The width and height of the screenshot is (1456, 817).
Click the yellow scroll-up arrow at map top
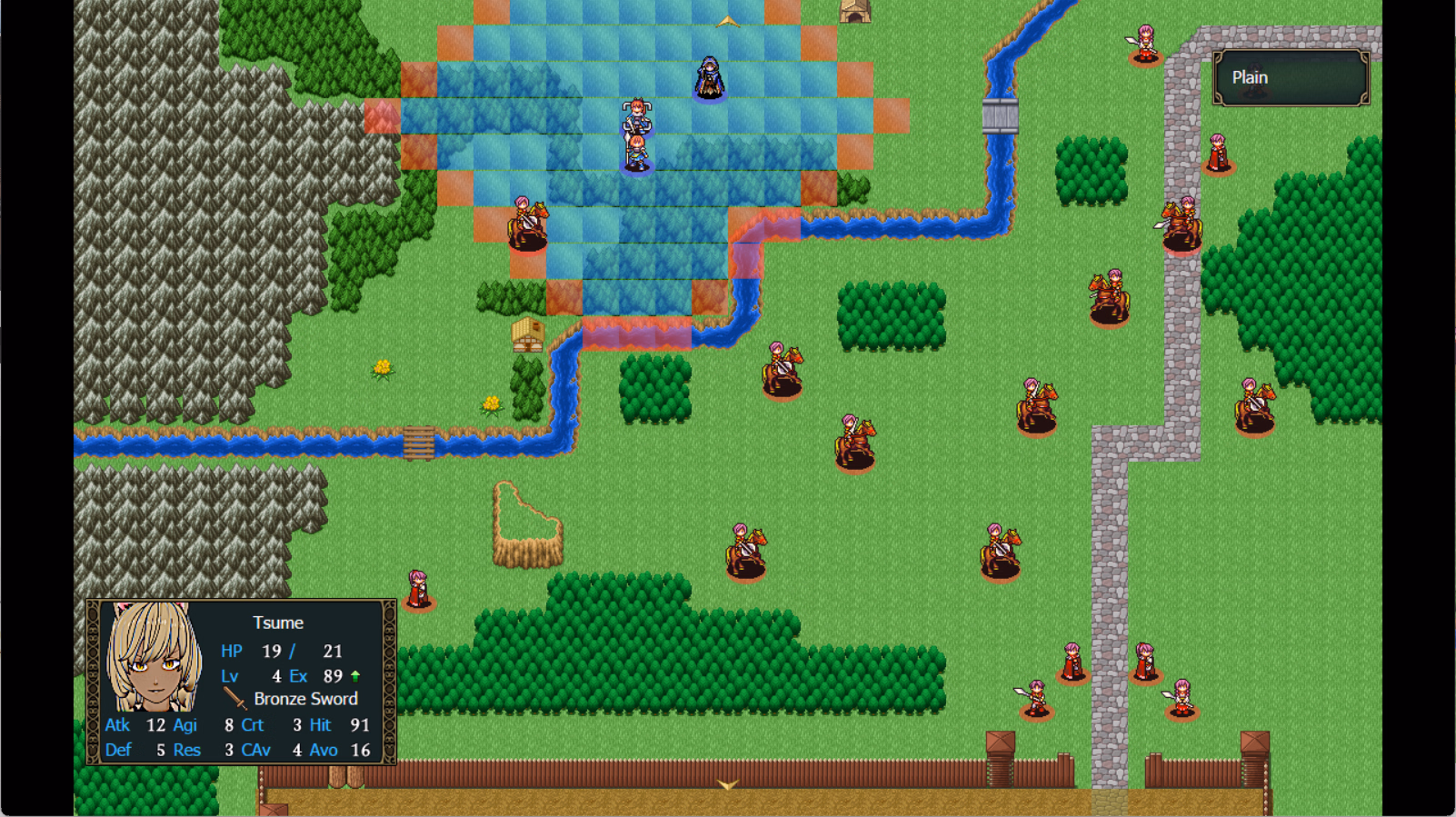pos(727,21)
